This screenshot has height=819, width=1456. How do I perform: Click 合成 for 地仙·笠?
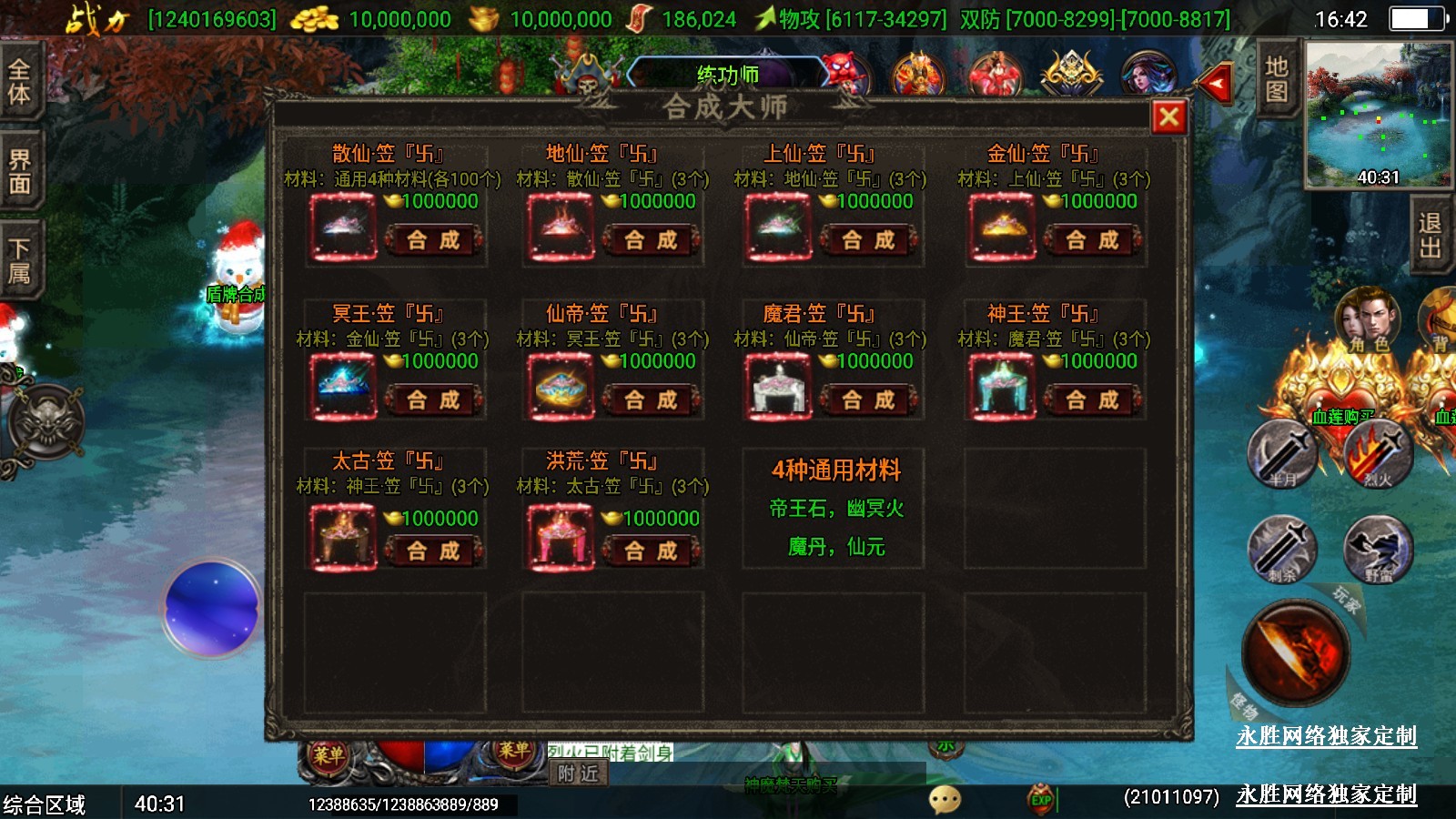coord(651,239)
